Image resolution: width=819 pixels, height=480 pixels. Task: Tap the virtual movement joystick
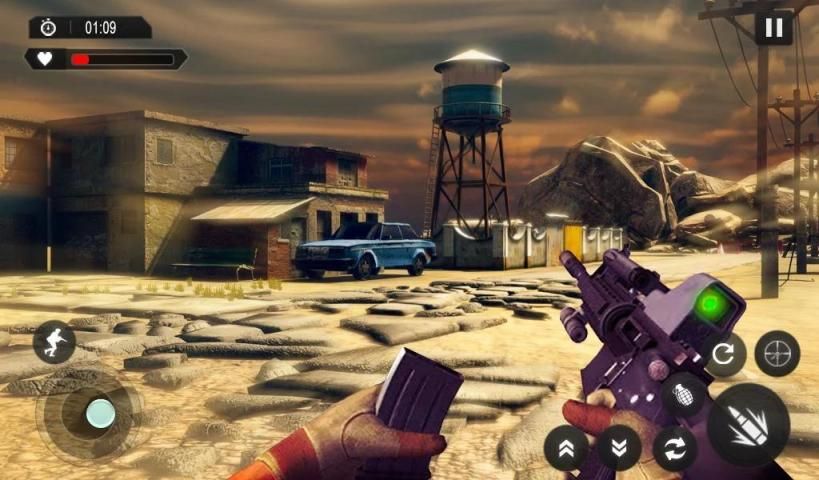coord(99,412)
